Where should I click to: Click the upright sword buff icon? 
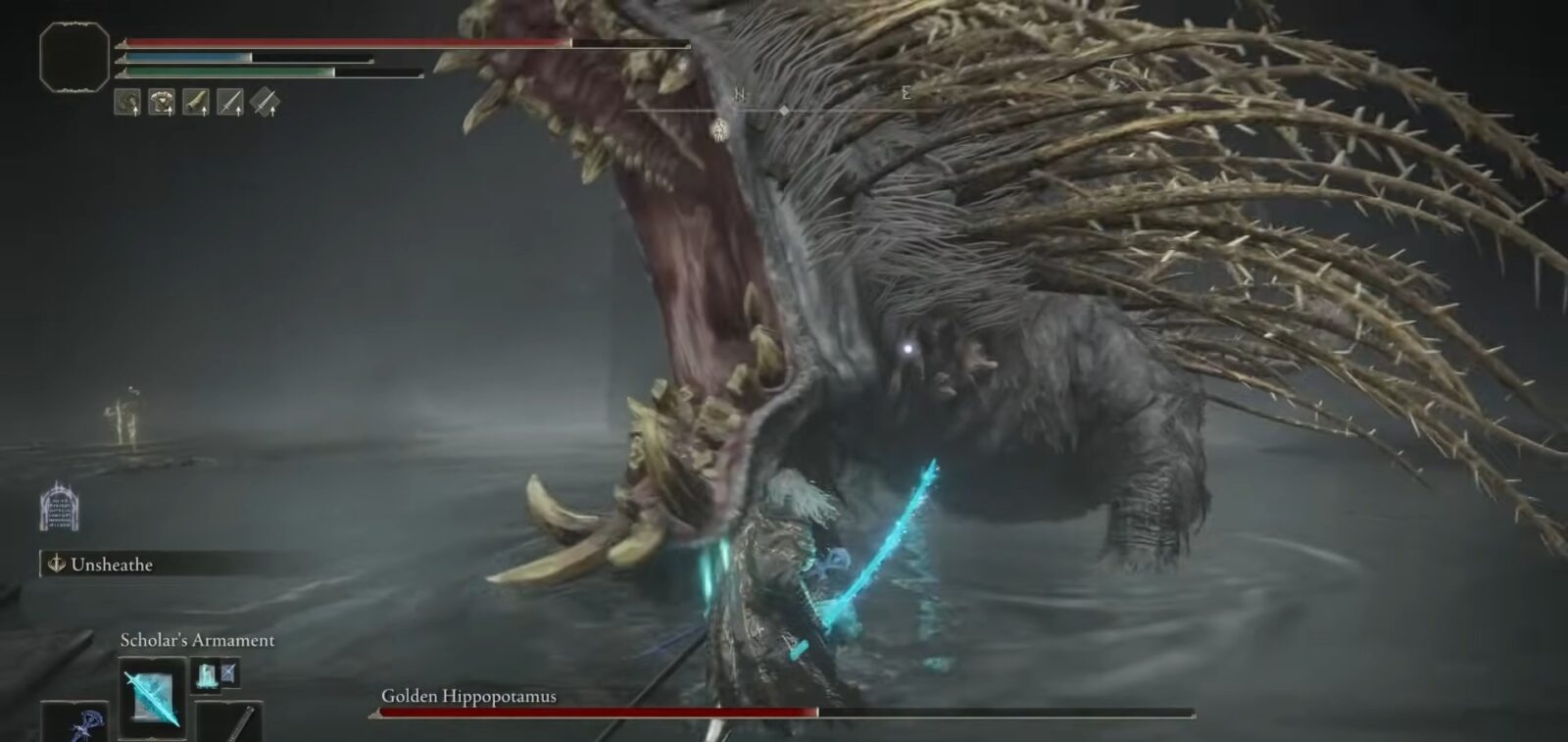point(230,102)
